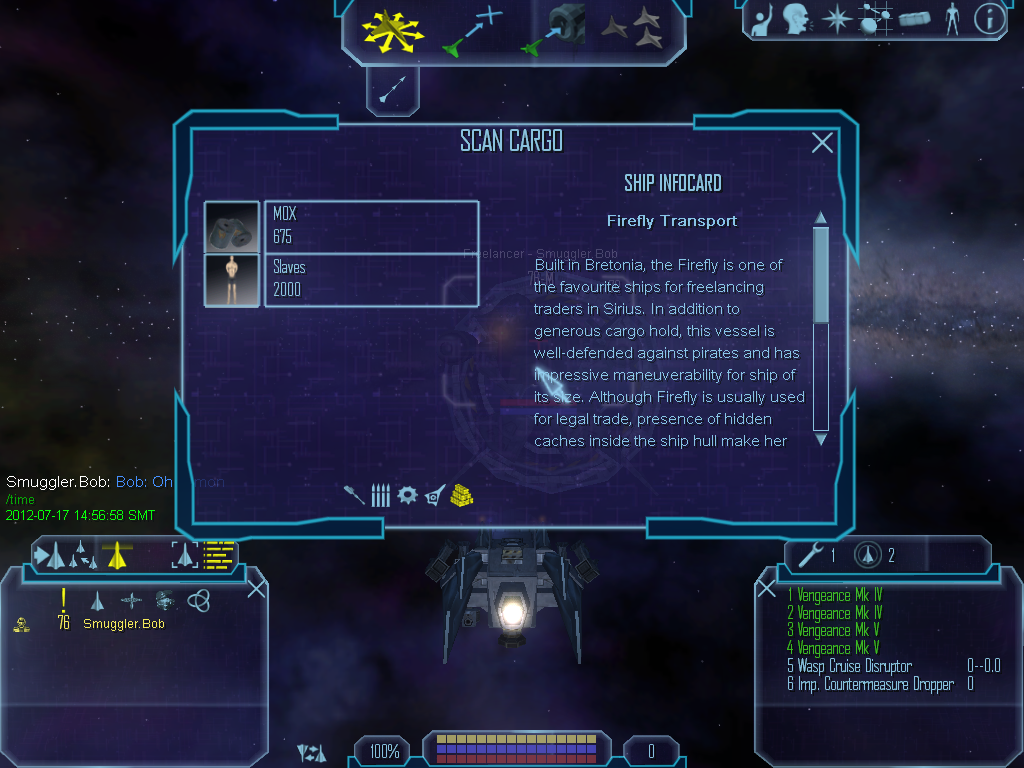Select Smuggler.Bob in the contact list
The image size is (1024, 768).
(123, 624)
